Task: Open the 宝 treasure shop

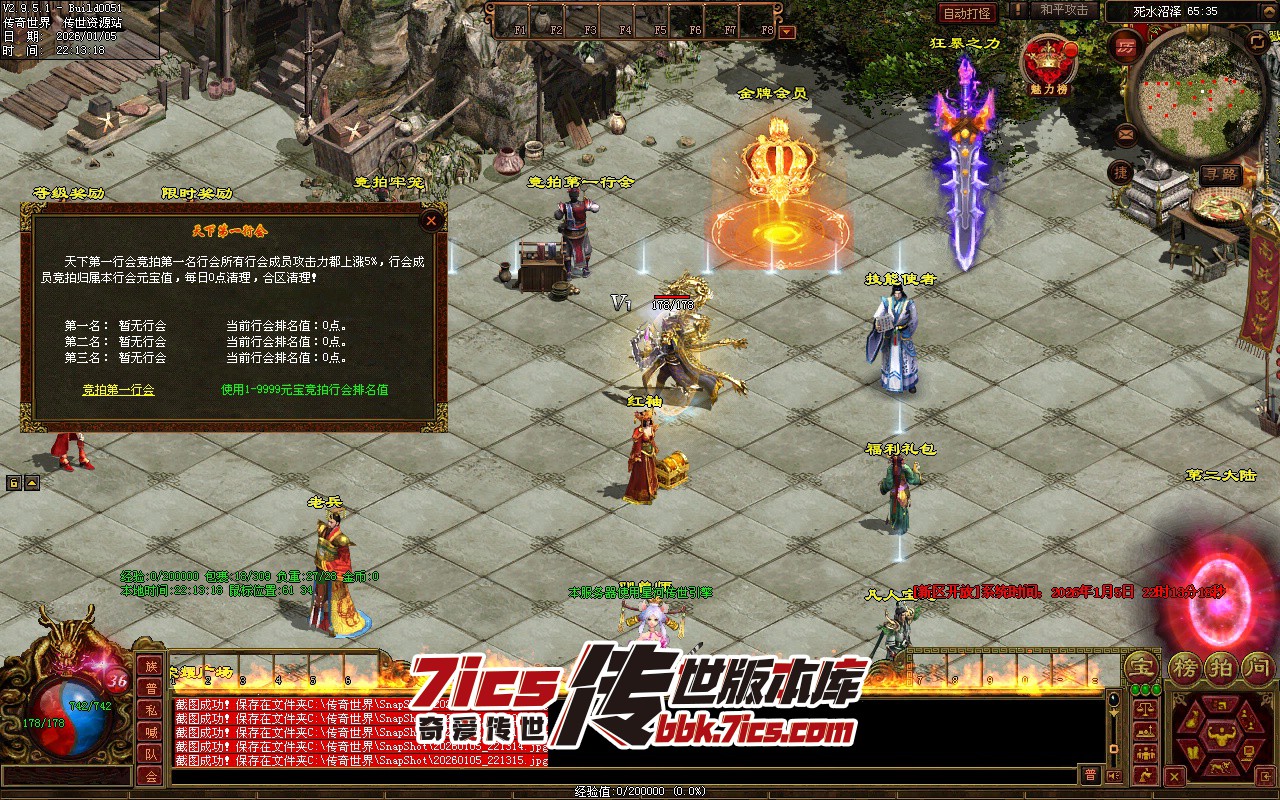Action: [x=1140, y=666]
